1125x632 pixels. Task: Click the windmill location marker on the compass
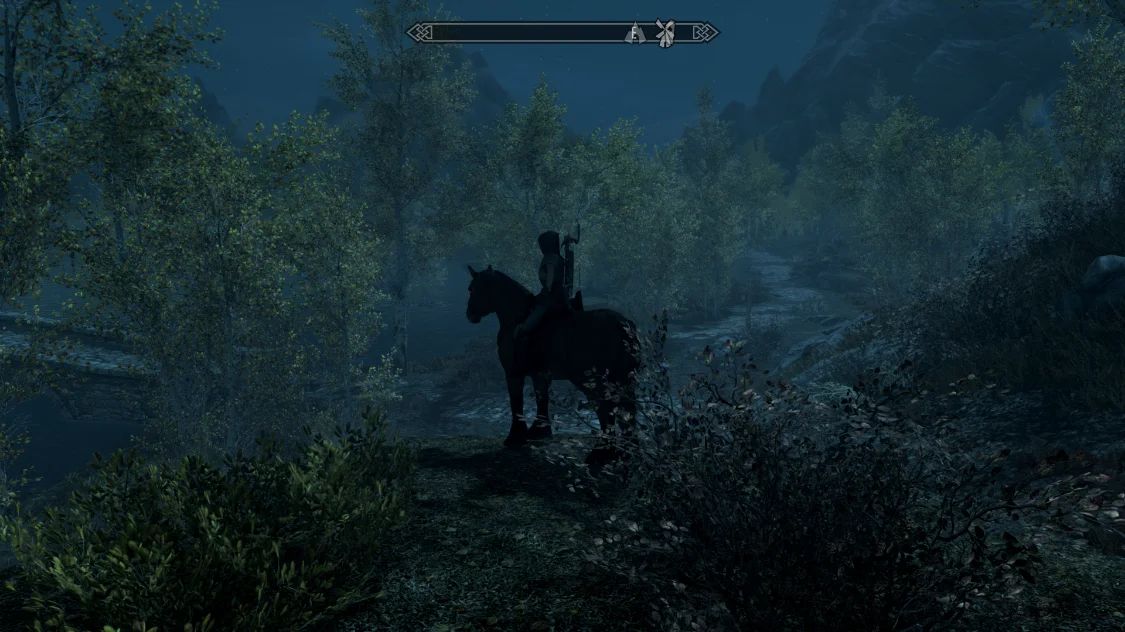(x=665, y=32)
